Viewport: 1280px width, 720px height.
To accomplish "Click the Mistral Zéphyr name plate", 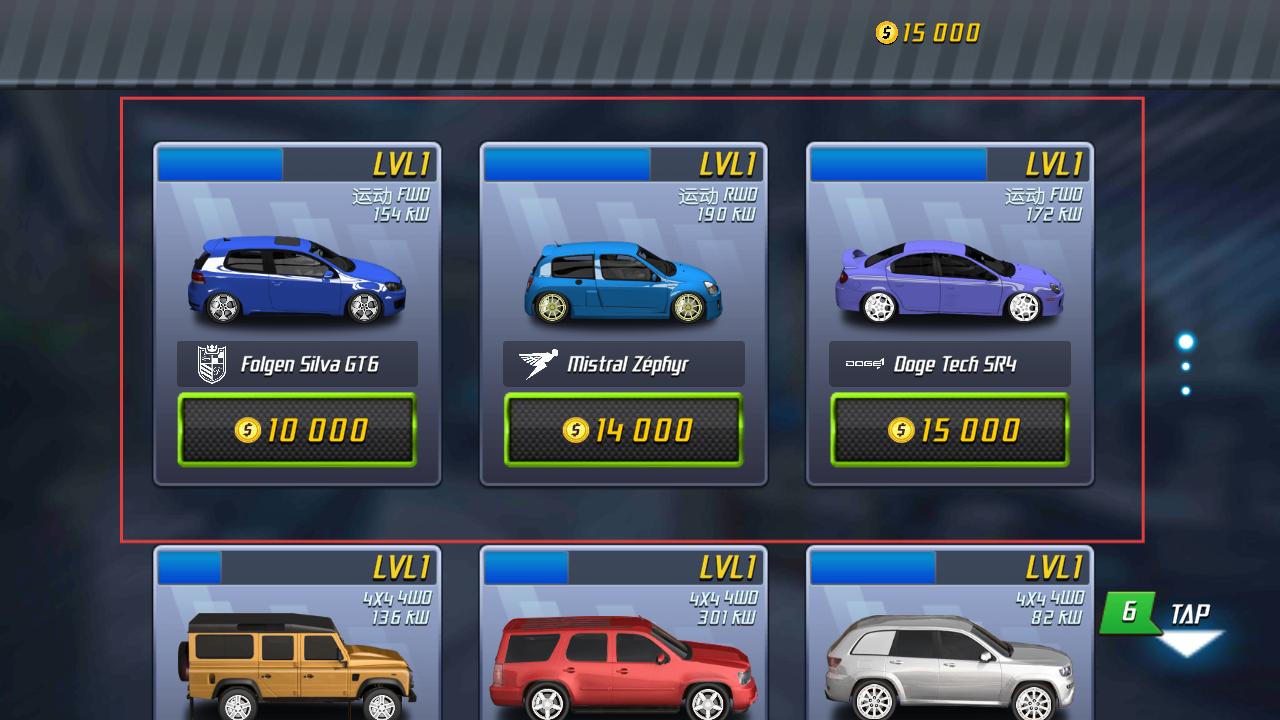I will [x=623, y=364].
